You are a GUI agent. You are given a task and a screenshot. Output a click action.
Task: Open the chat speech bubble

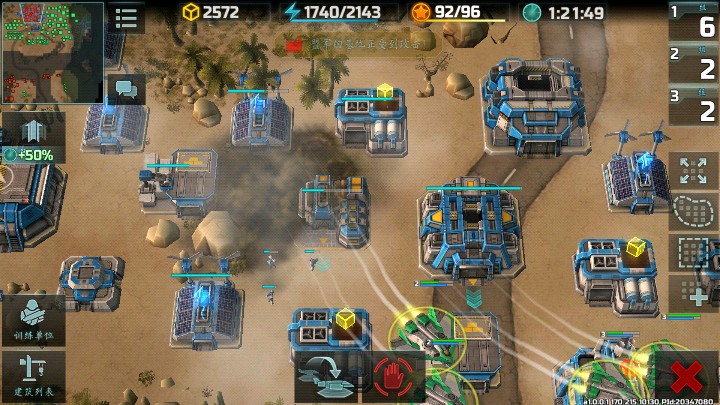126,89
